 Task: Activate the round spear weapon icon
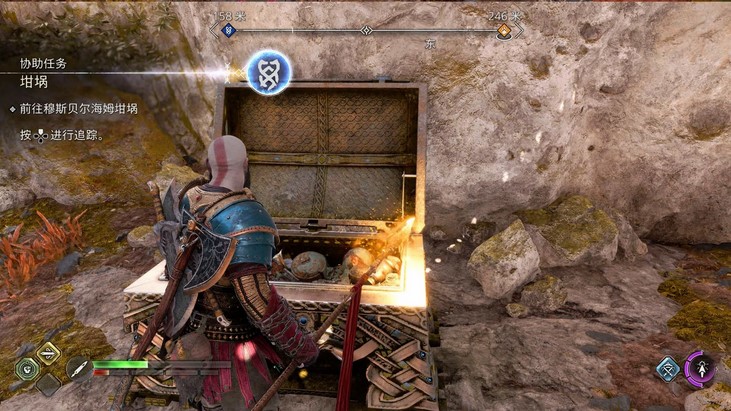click(77, 367)
